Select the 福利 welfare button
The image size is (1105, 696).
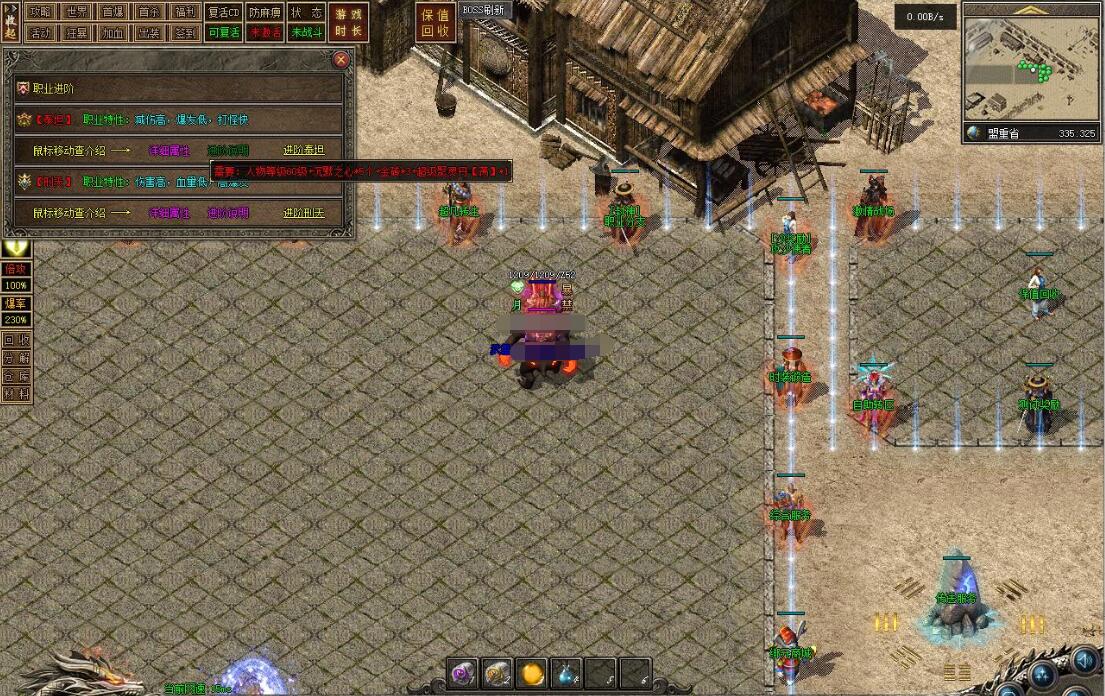(x=185, y=12)
